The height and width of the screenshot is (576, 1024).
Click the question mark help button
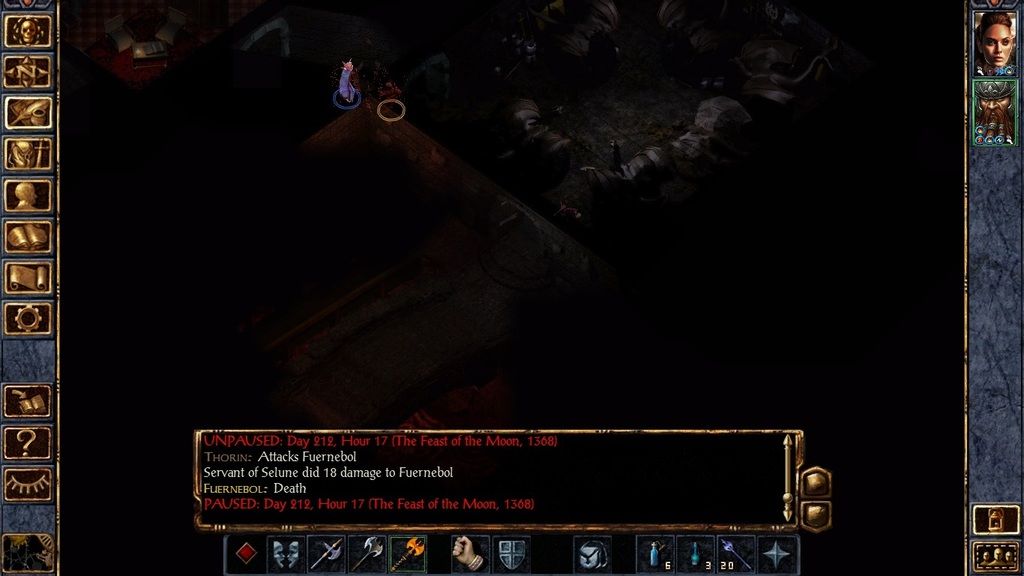click(28, 441)
